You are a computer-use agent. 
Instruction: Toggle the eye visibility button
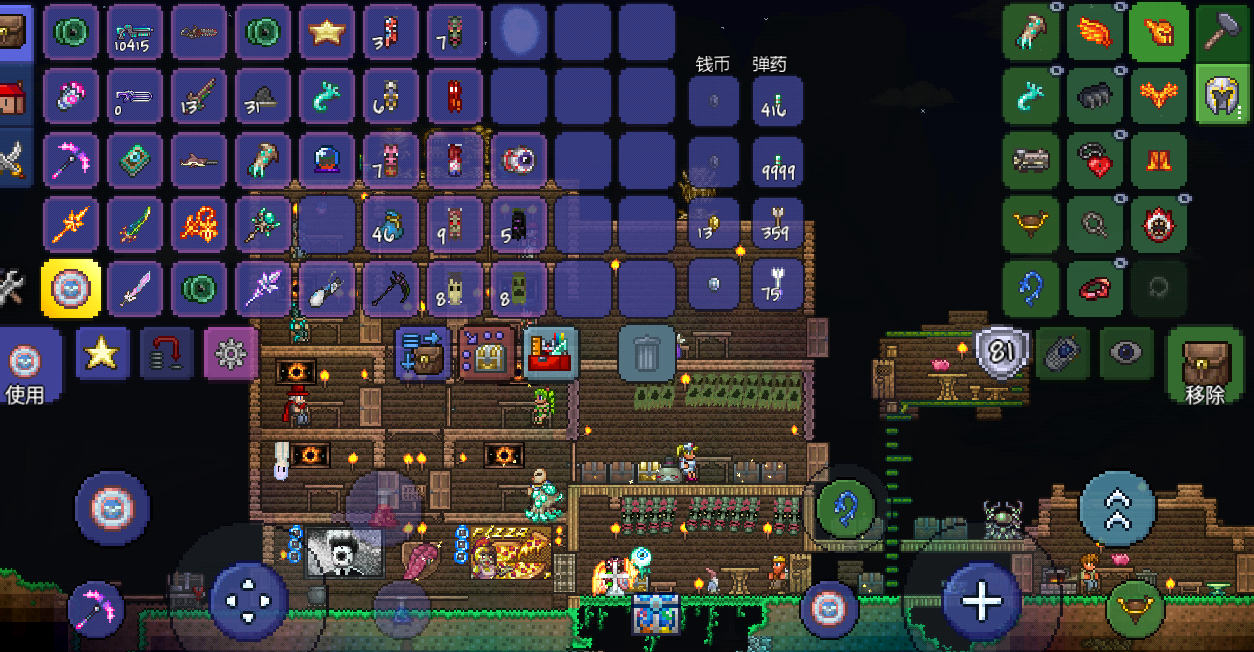tap(1127, 352)
